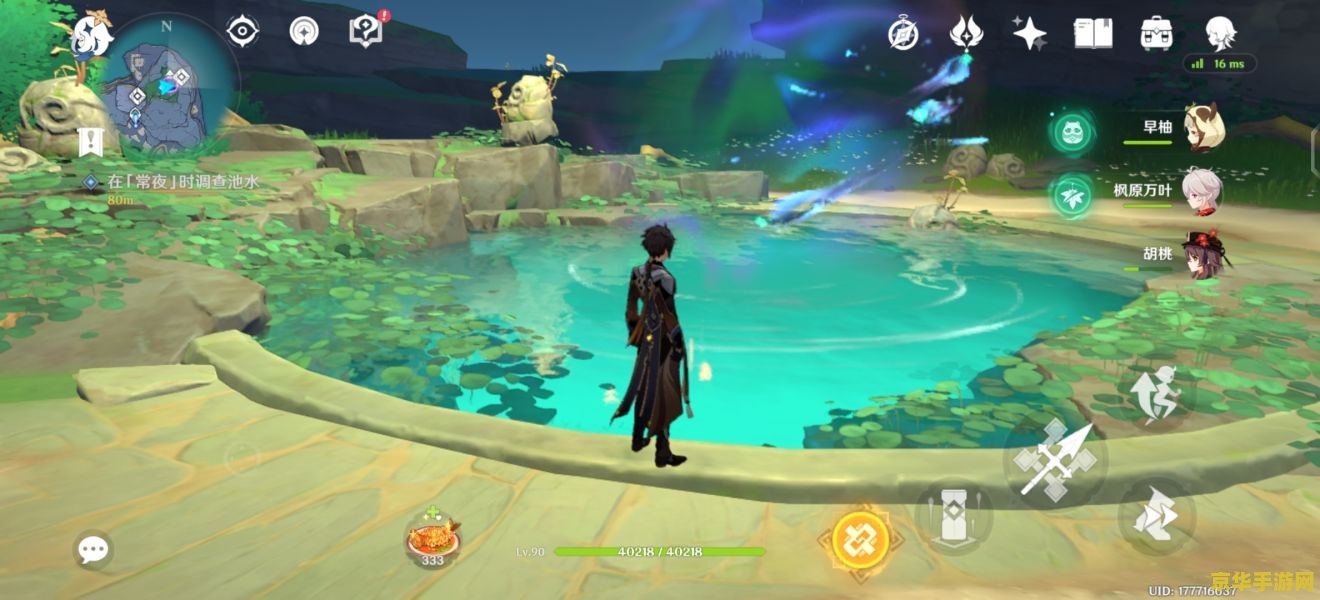
Task: Tap the sprint running-figure button
Action: pyautogui.click(x=1156, y=394)
